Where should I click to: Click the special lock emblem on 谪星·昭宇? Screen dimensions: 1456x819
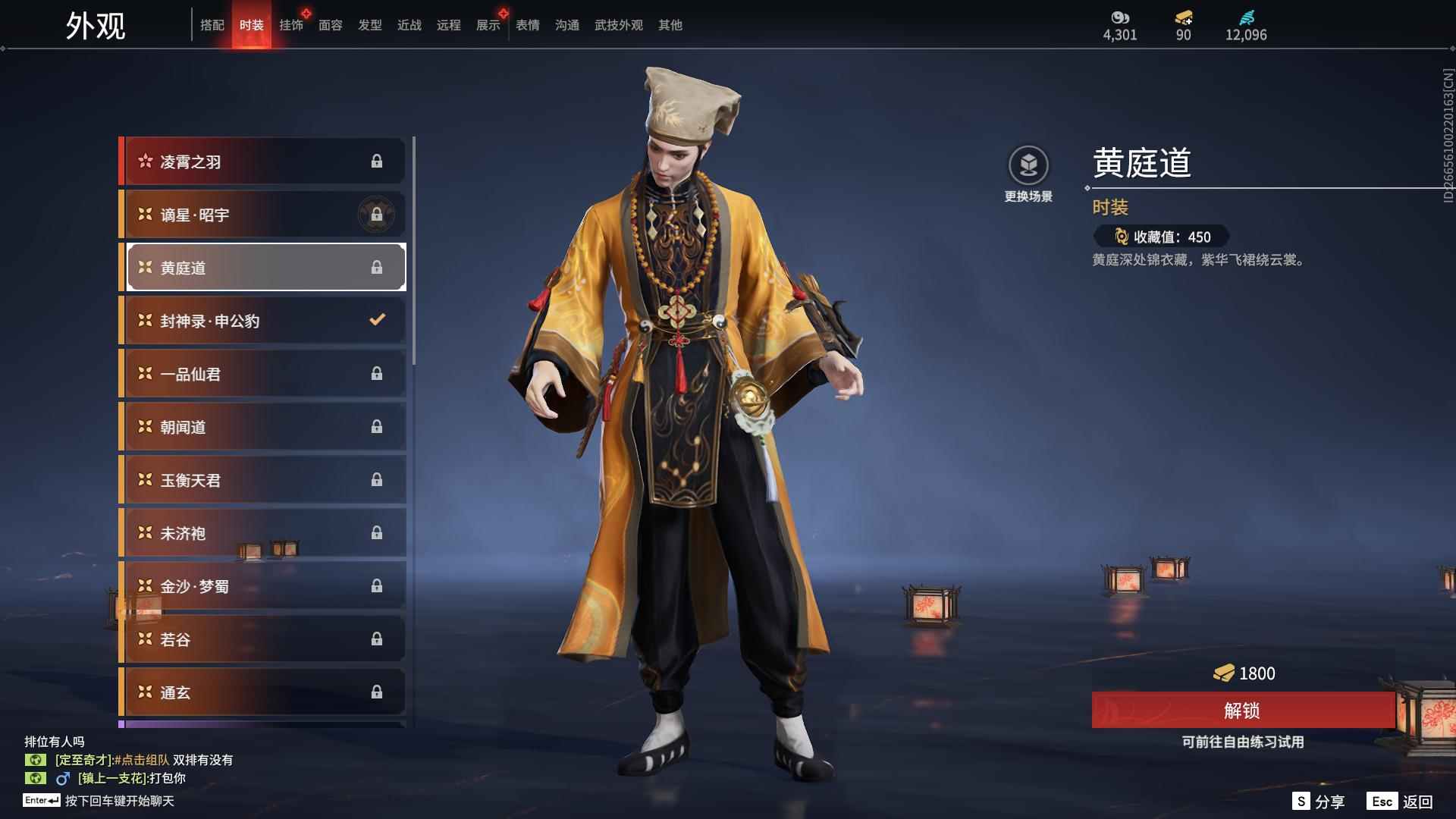coord(377,215)
